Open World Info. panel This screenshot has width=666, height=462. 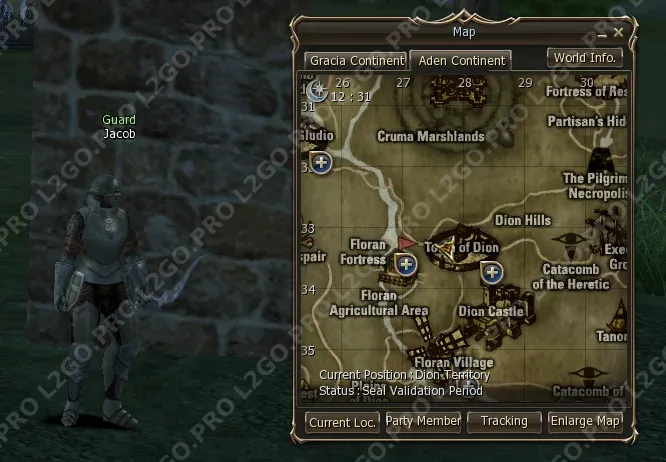(585, 58)
